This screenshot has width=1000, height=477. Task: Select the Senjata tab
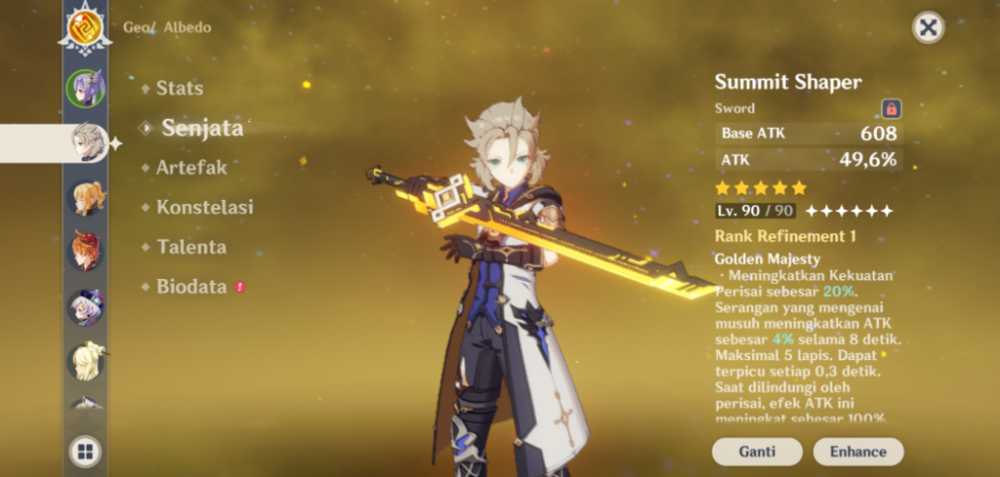click(202, 127)
